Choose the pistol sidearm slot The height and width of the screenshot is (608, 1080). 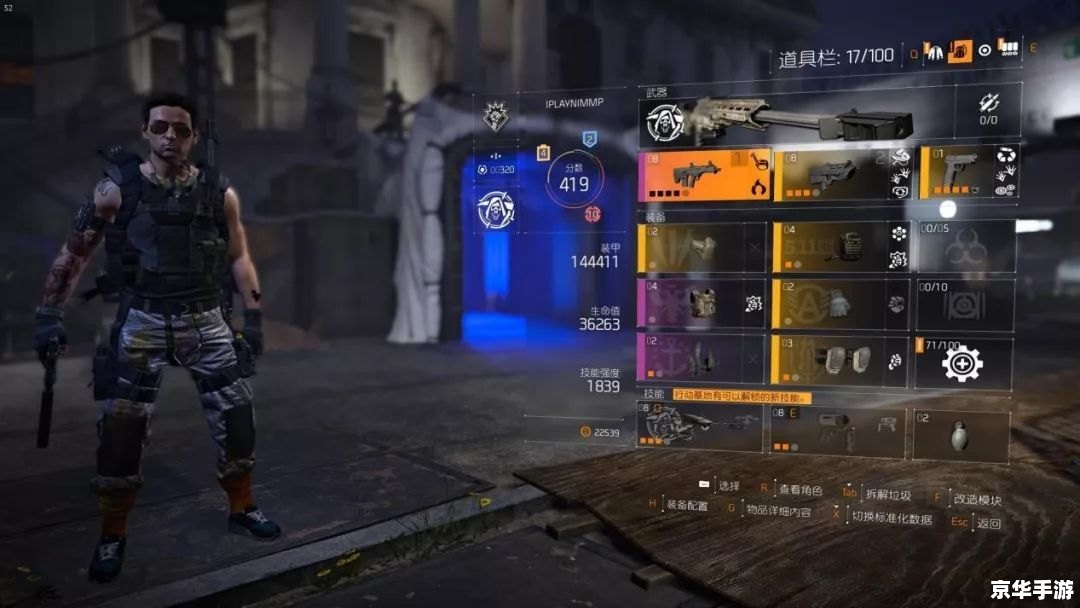[966, 174]
